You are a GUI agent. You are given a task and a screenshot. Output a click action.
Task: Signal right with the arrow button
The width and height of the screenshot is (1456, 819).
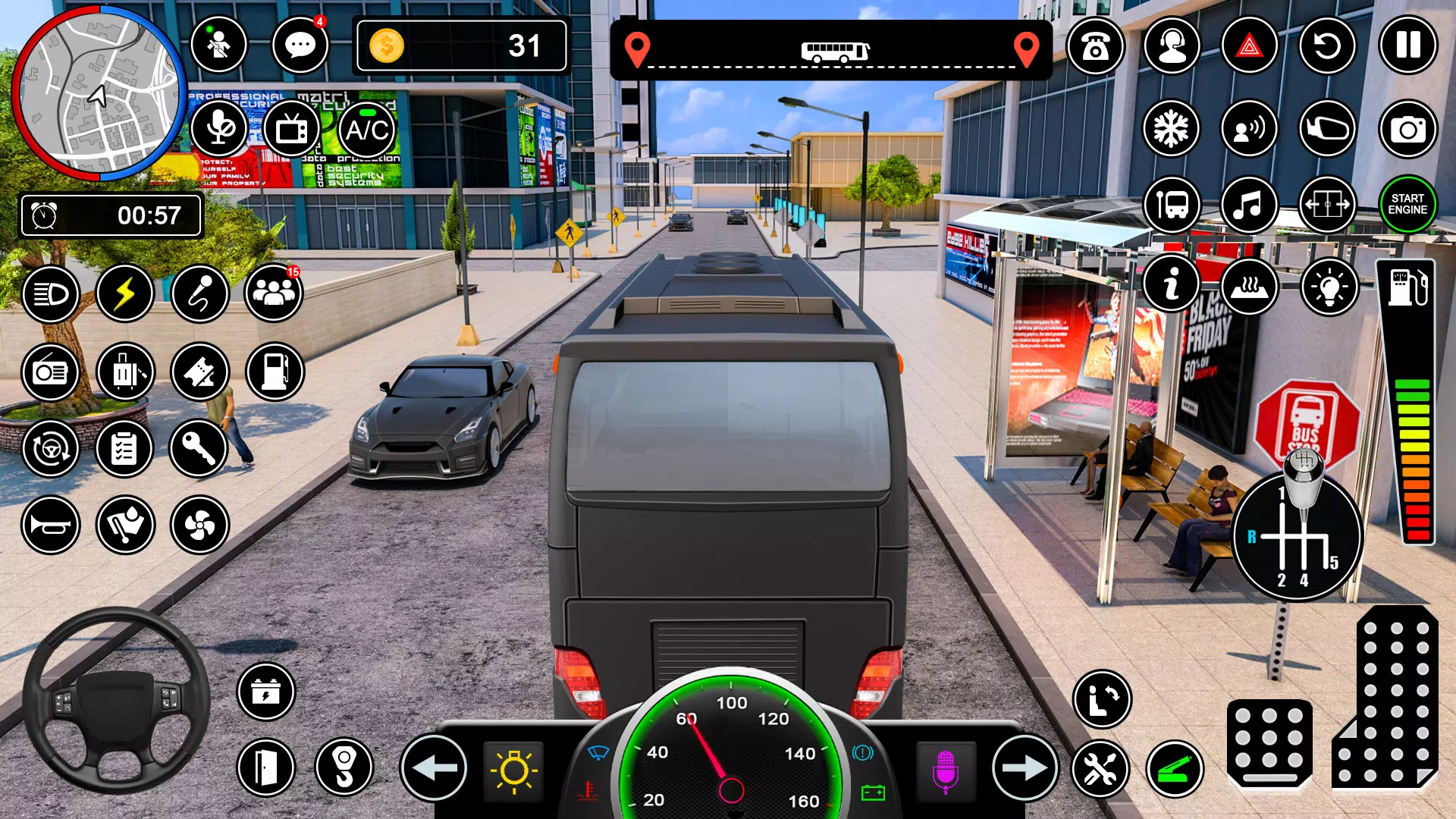pyautogui.click(x=1024, y=768)
